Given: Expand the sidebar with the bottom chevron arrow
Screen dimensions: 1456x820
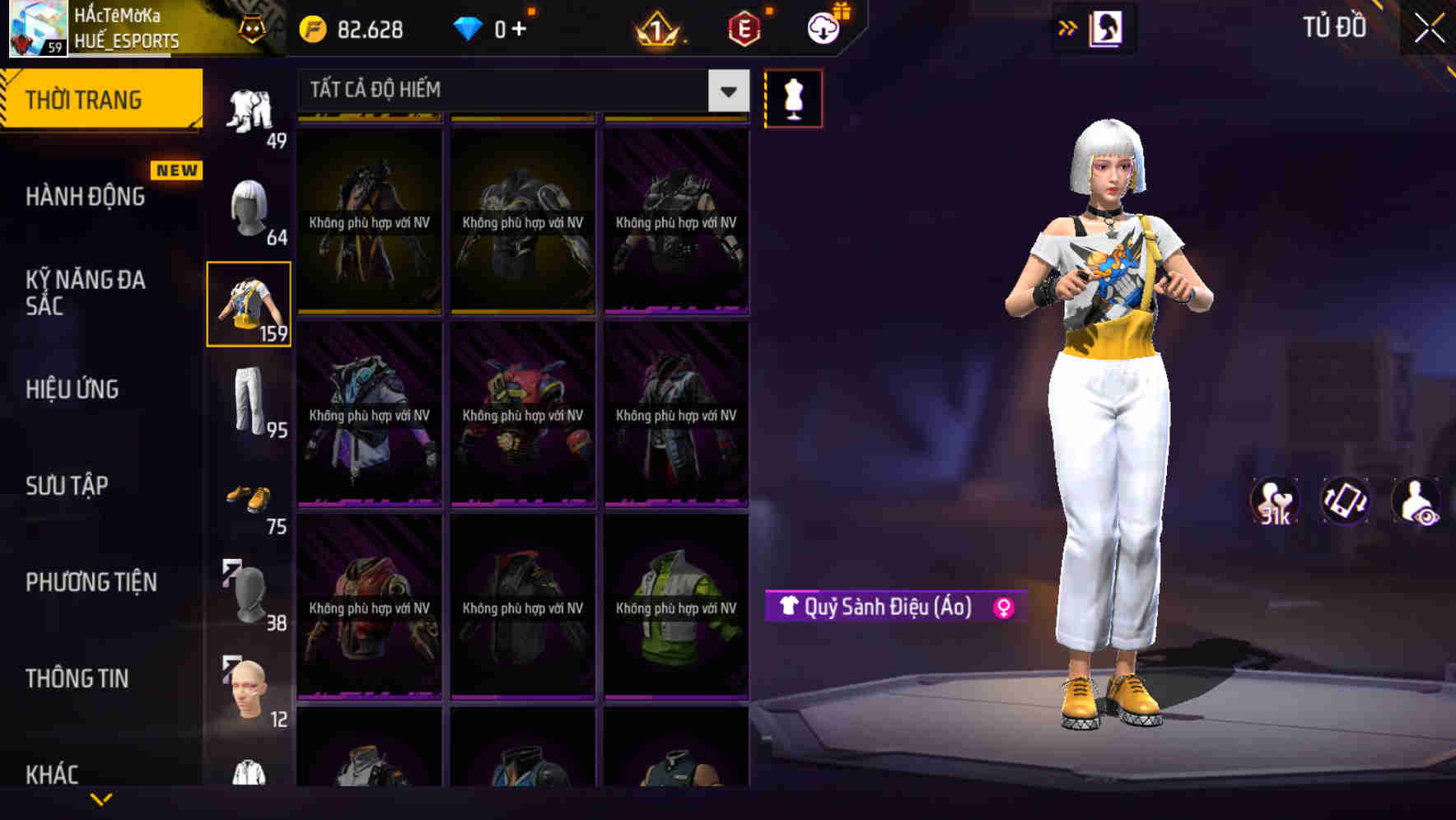Looking at the screenshot, I should pyautogui.click(x=100, y=798).
